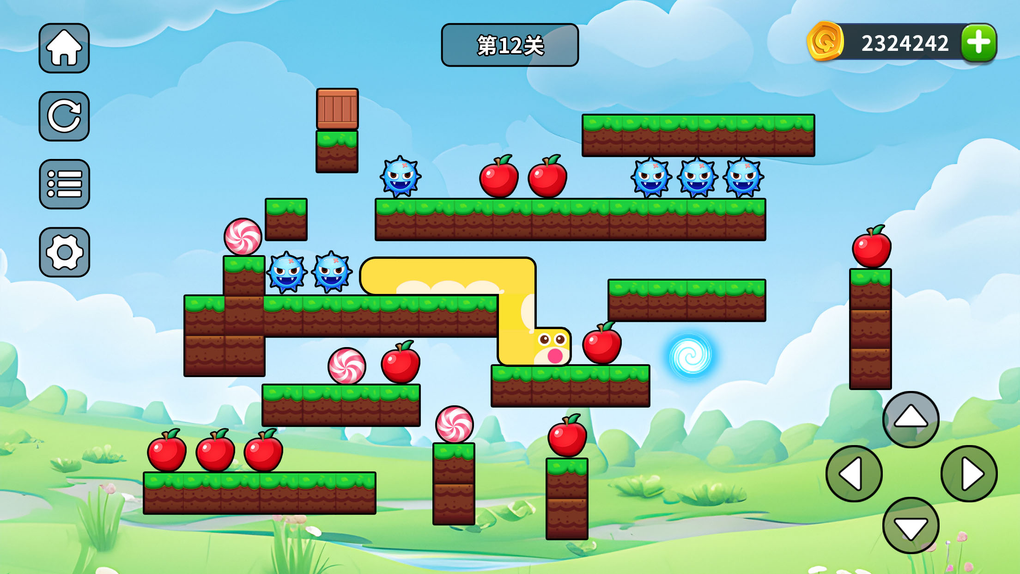The image size is (1020, 574).
Task: Open the level list menu
Action: coord(64,184)
